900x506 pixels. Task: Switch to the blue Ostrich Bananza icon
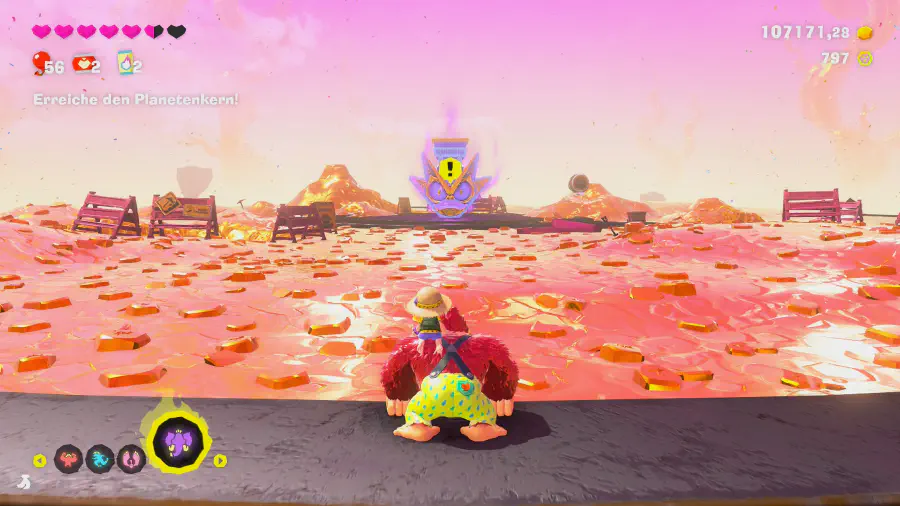[100, 459]
